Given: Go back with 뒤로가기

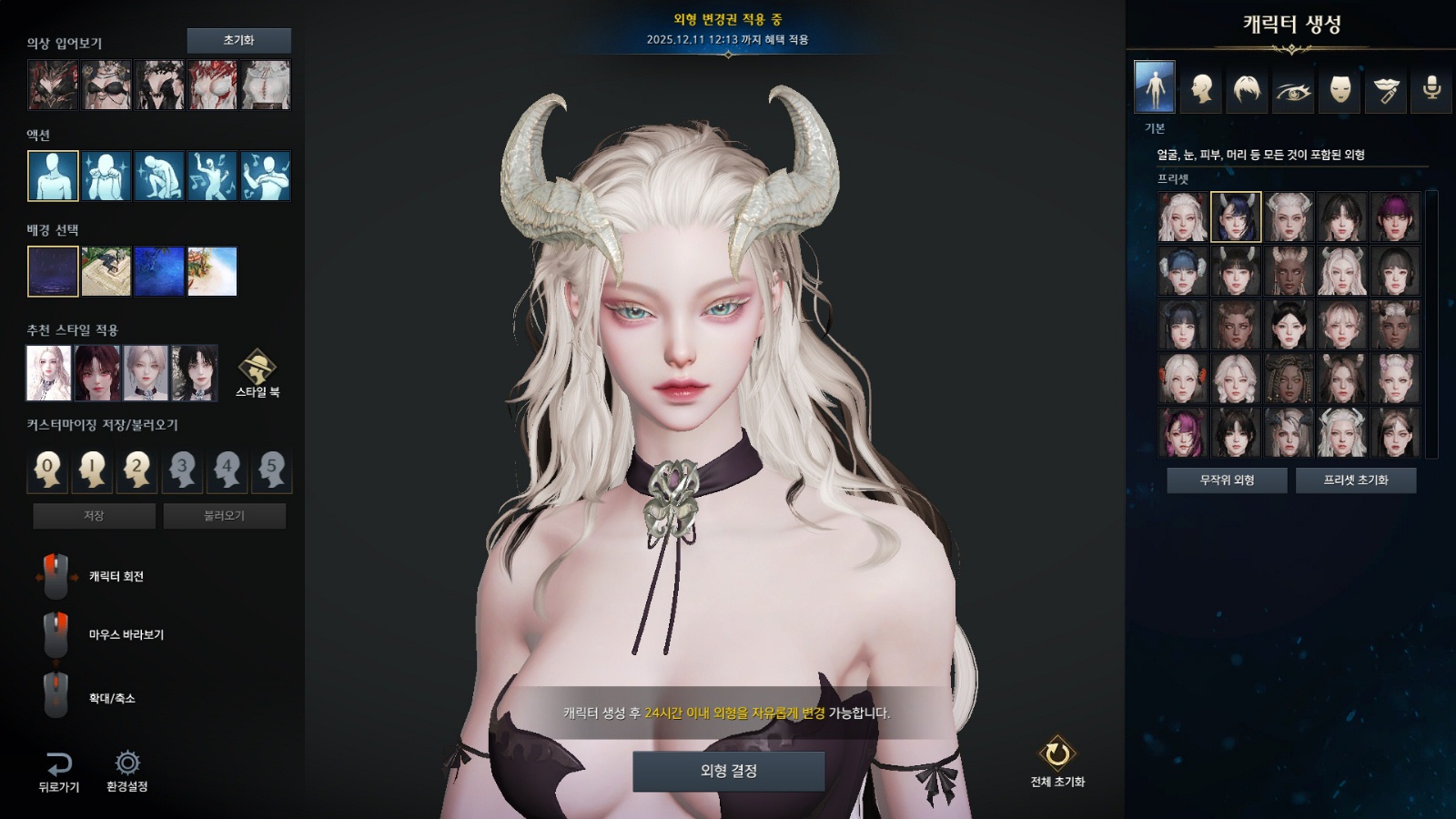Looking at the screenshot, I should tap(58, 771).
